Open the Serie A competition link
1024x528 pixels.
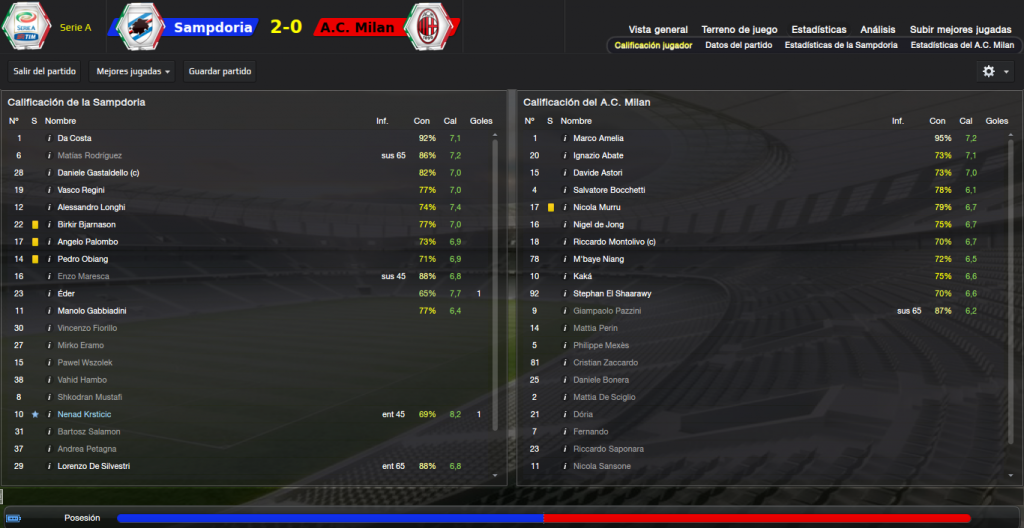click(x=75, y=28)
